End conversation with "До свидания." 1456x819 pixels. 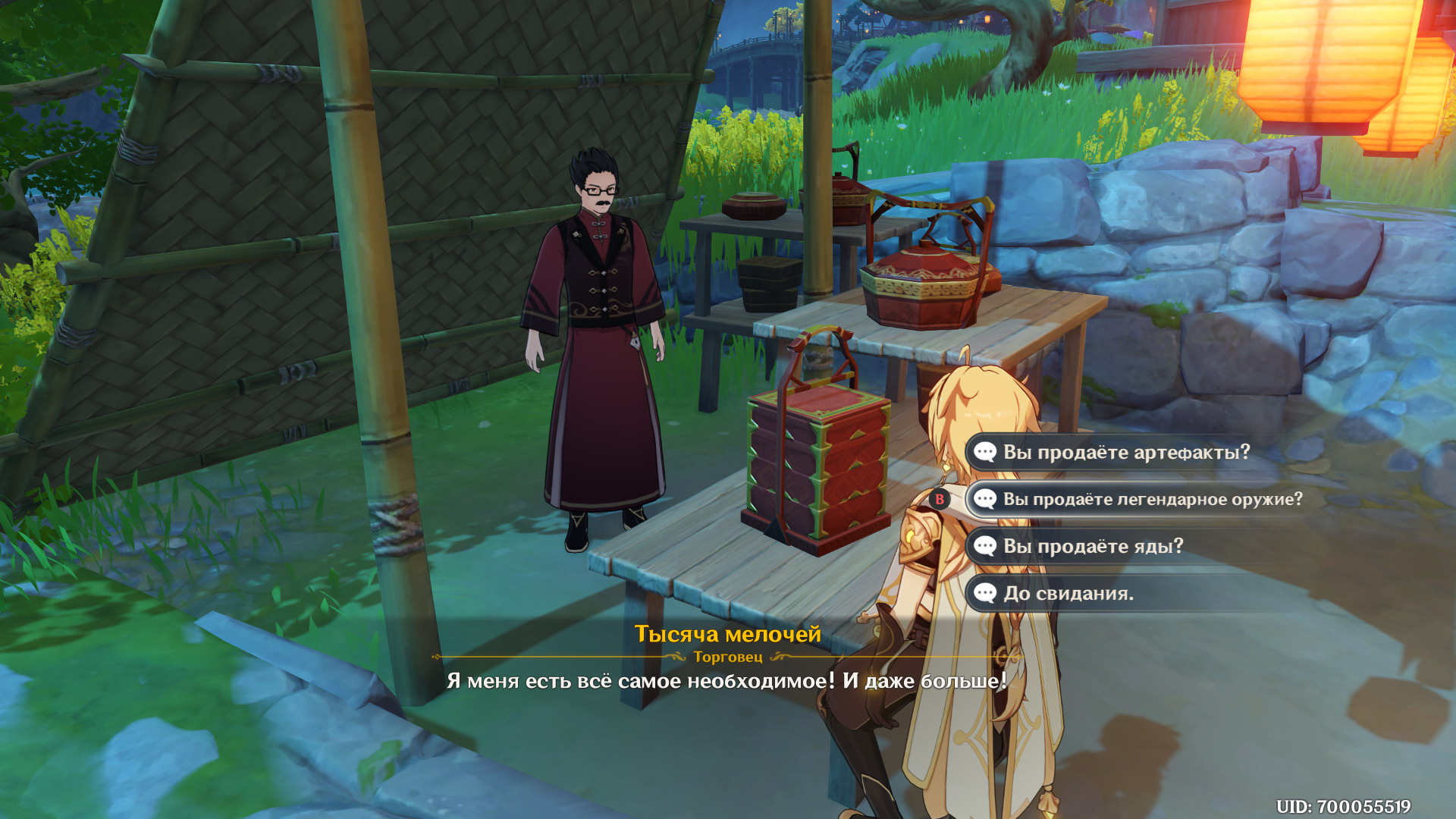(1068, 594)
